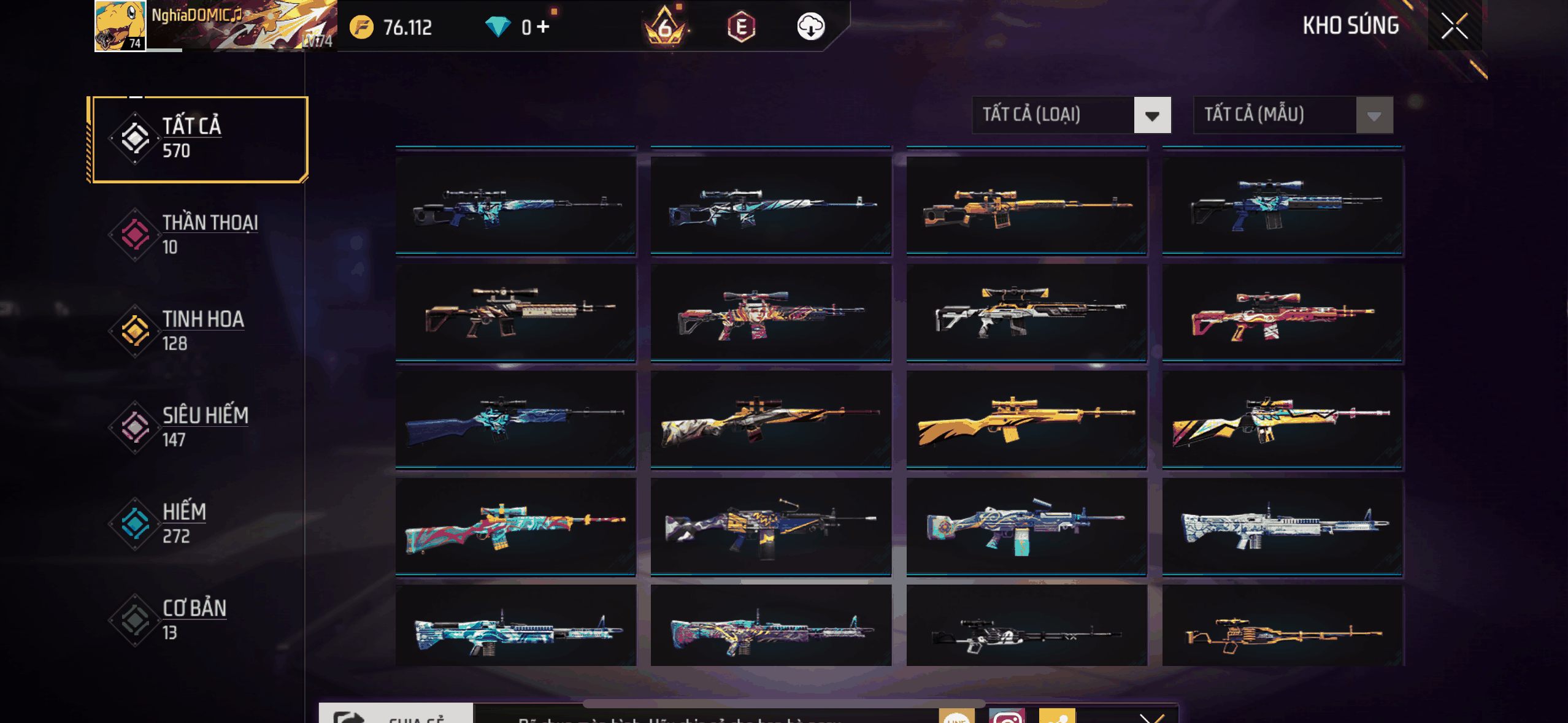This screenshot has width=1568, height=723.
Task: Choose the Hiếm rarity category
Action: click(198, 524)
